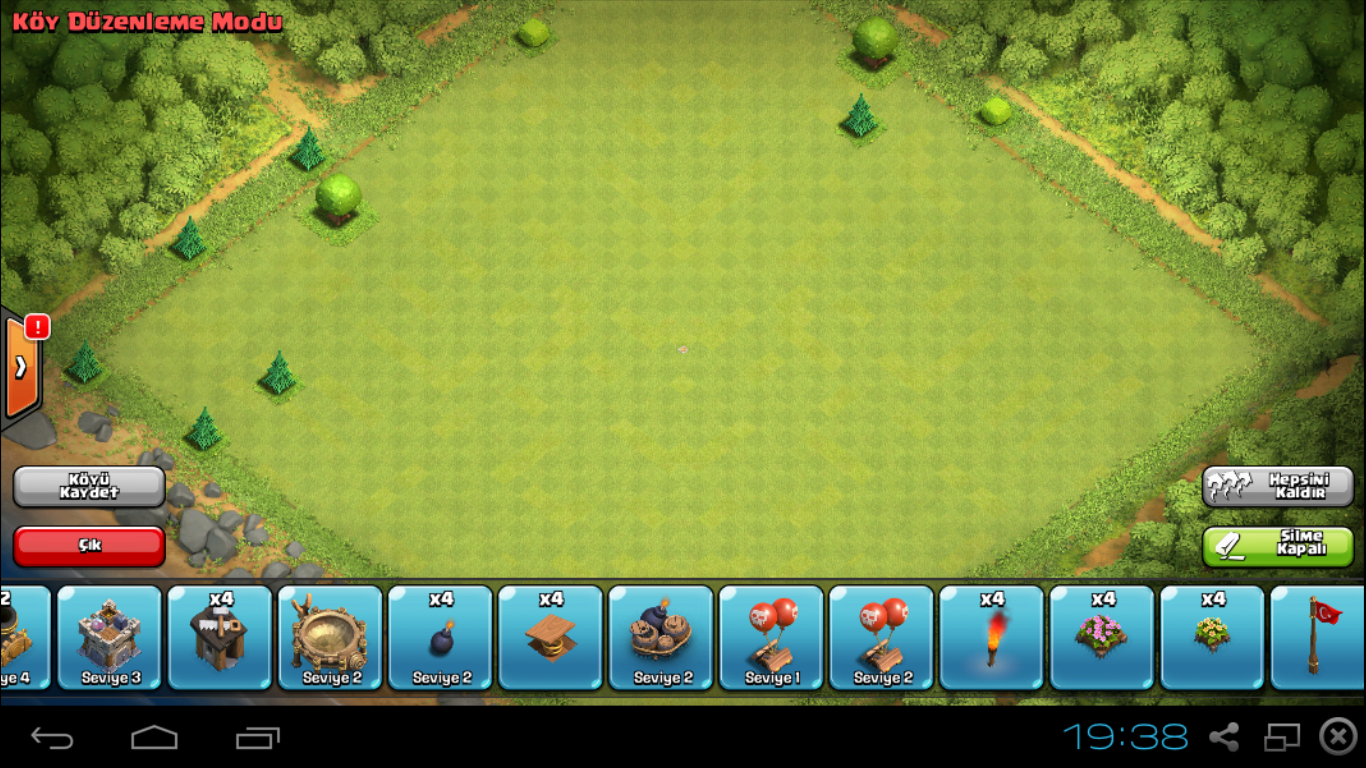
Task: Select the small bomb x4 trap
Action: coord(441,637)
